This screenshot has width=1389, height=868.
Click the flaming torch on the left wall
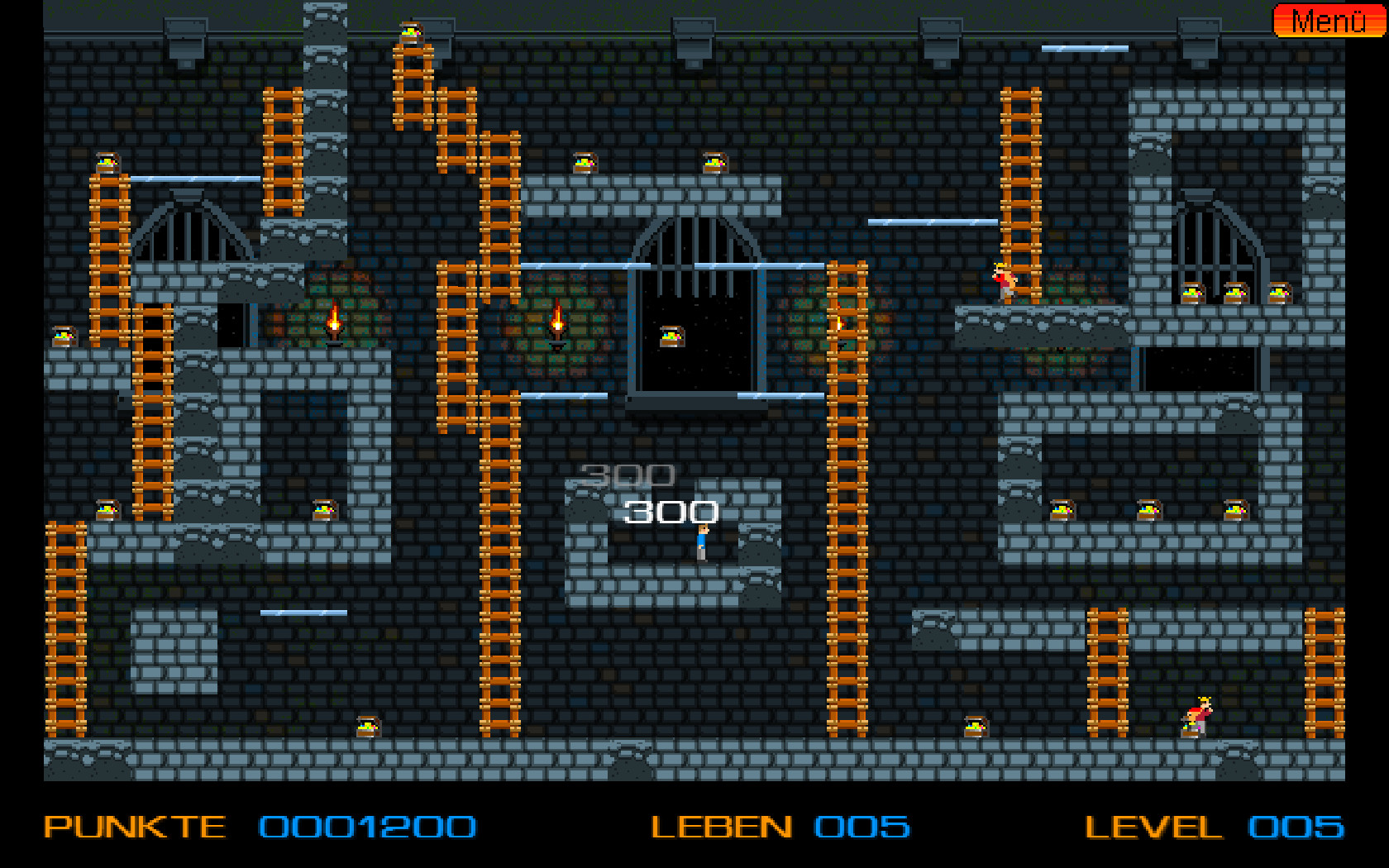pyautogui.click(x=334, y=322)
